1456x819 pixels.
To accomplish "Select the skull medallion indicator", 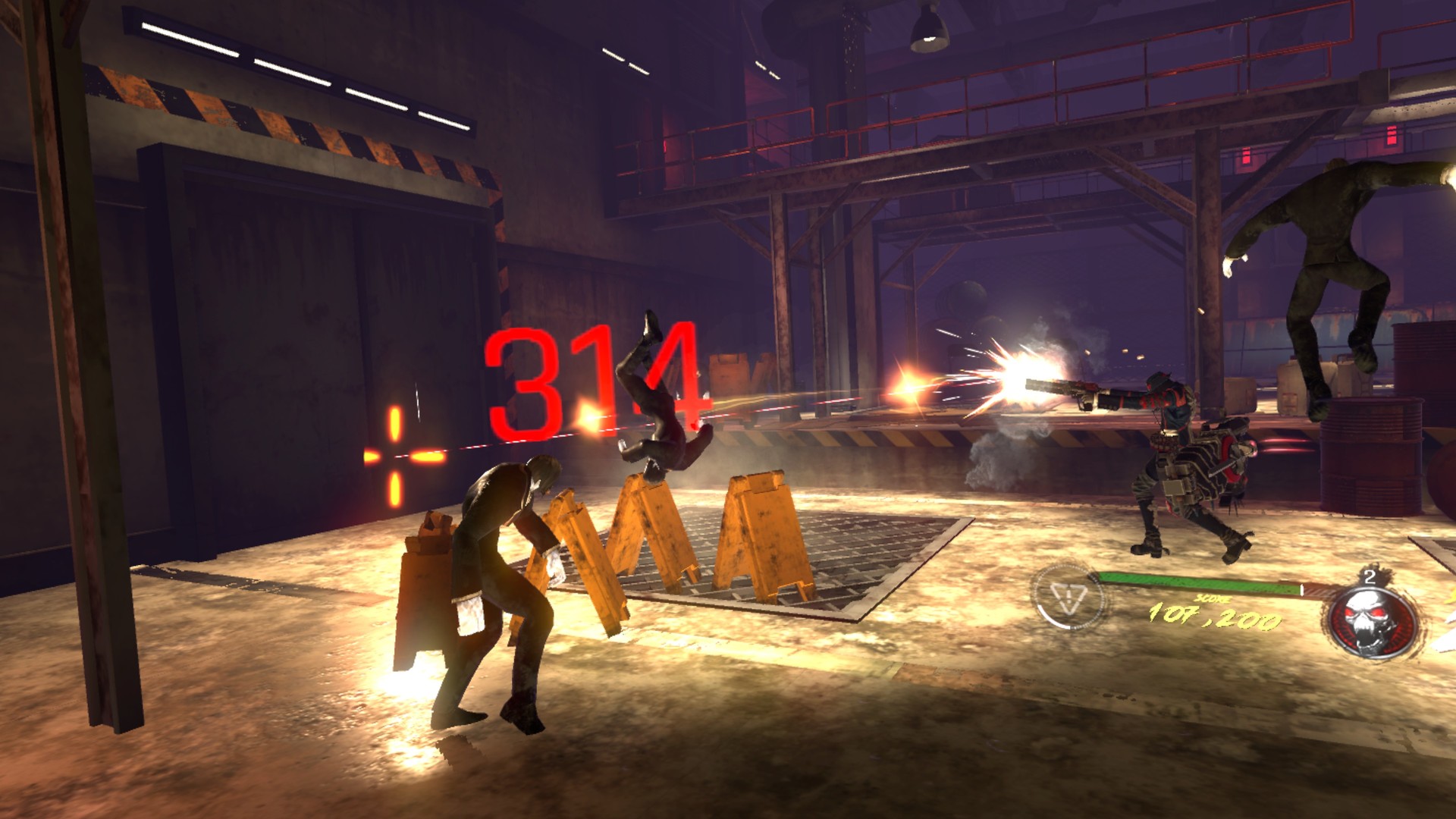I will click(x=1370, y=620).
